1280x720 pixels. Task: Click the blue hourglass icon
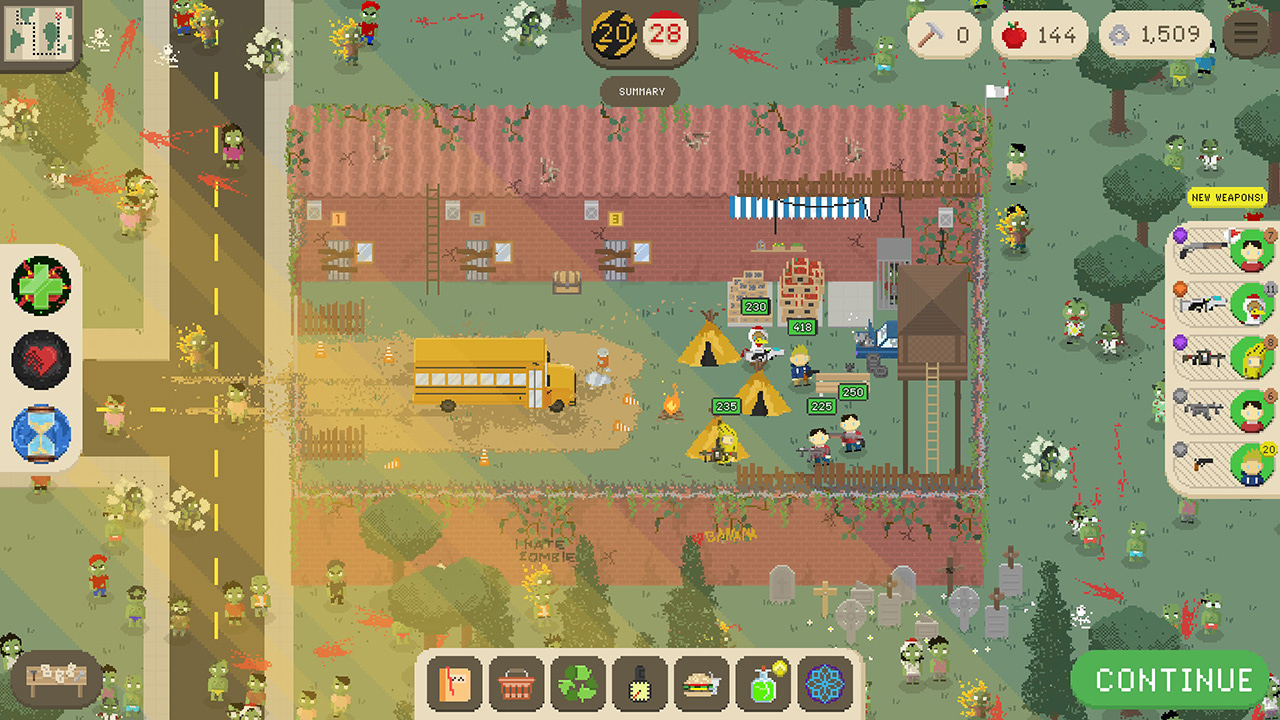[42, 432]
